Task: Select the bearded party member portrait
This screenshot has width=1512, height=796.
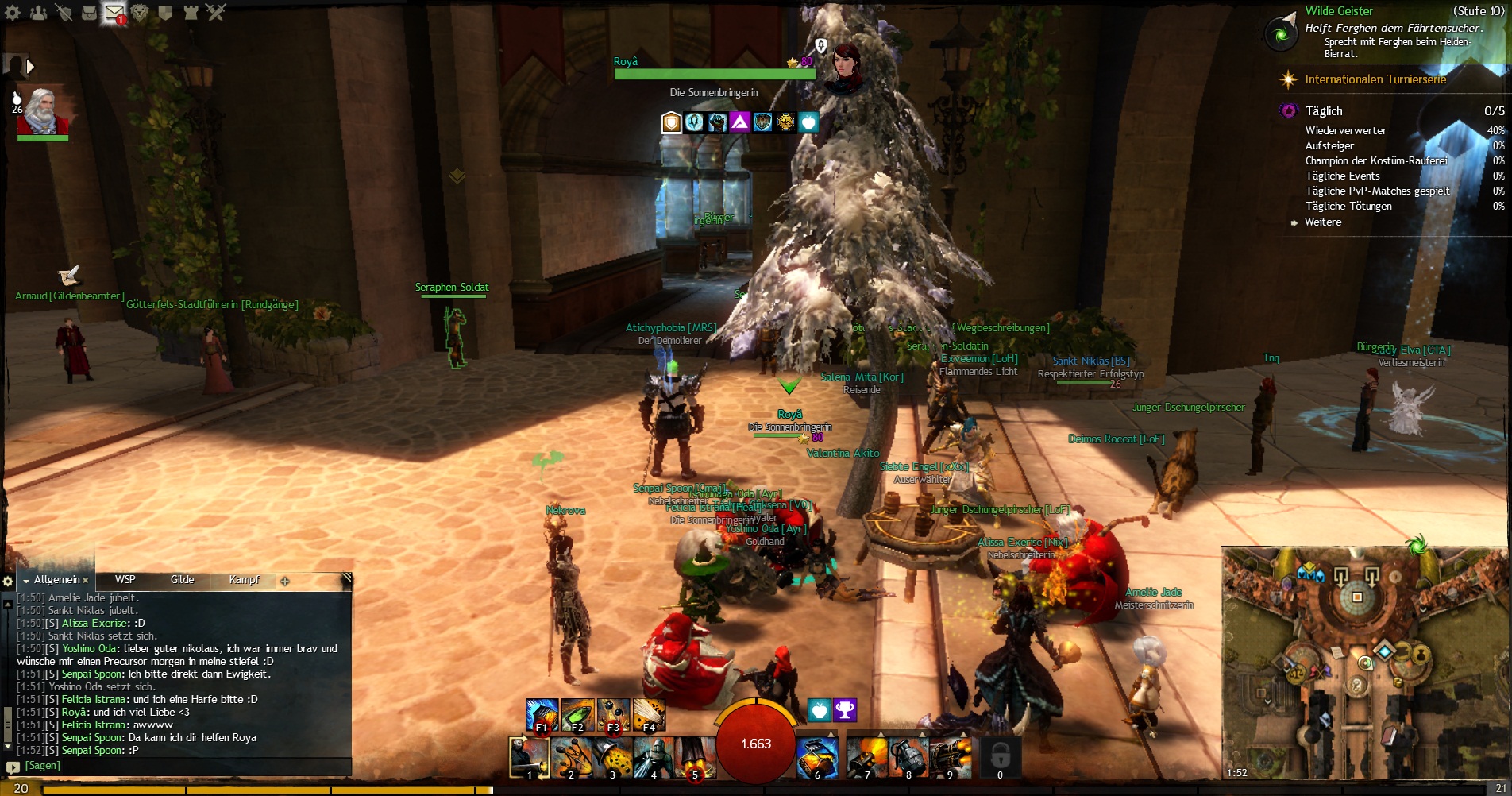Action: (x=43, y=111)
